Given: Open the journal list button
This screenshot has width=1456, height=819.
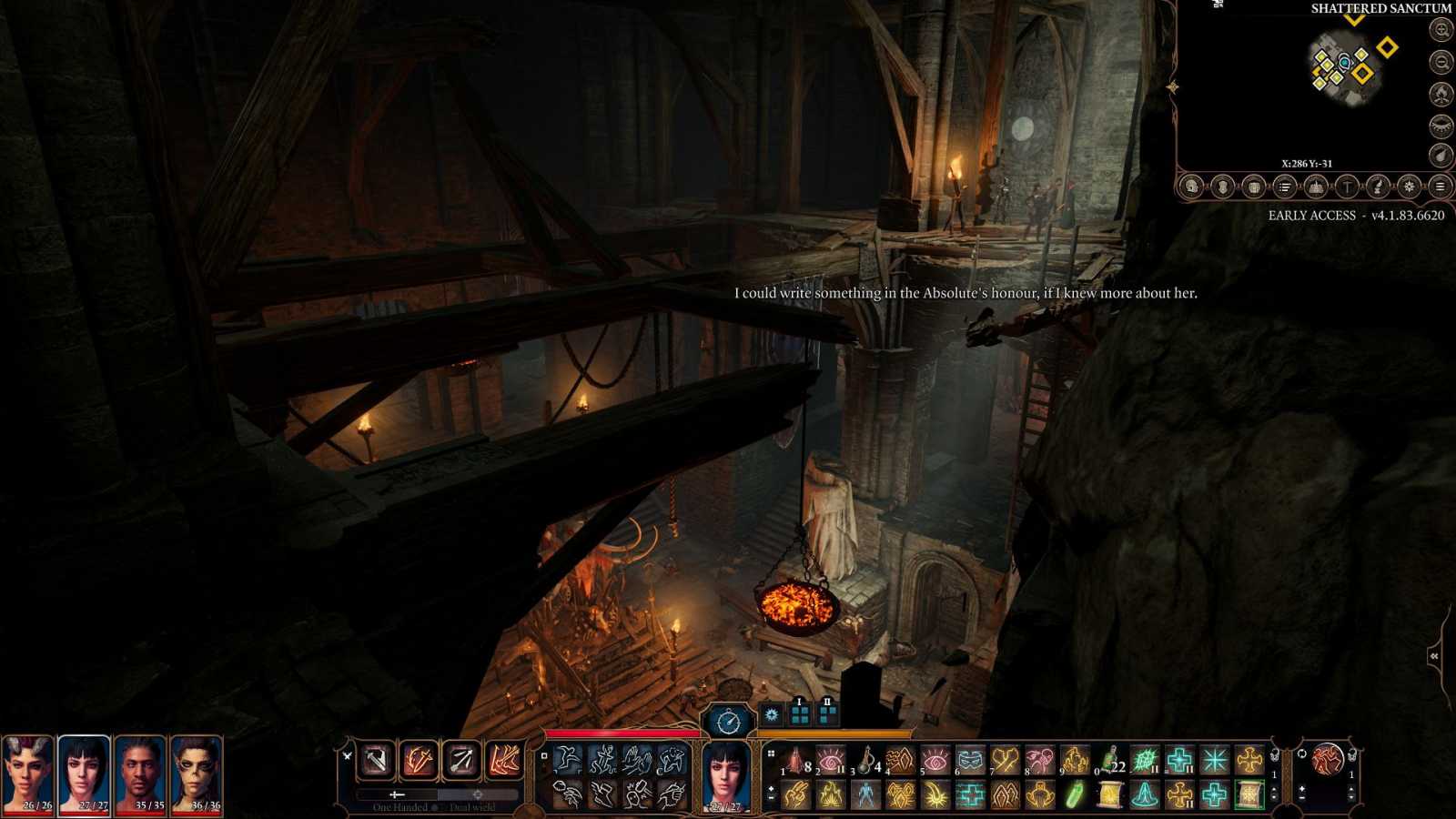Looking at the screenshot, I should pos(1285,187).
